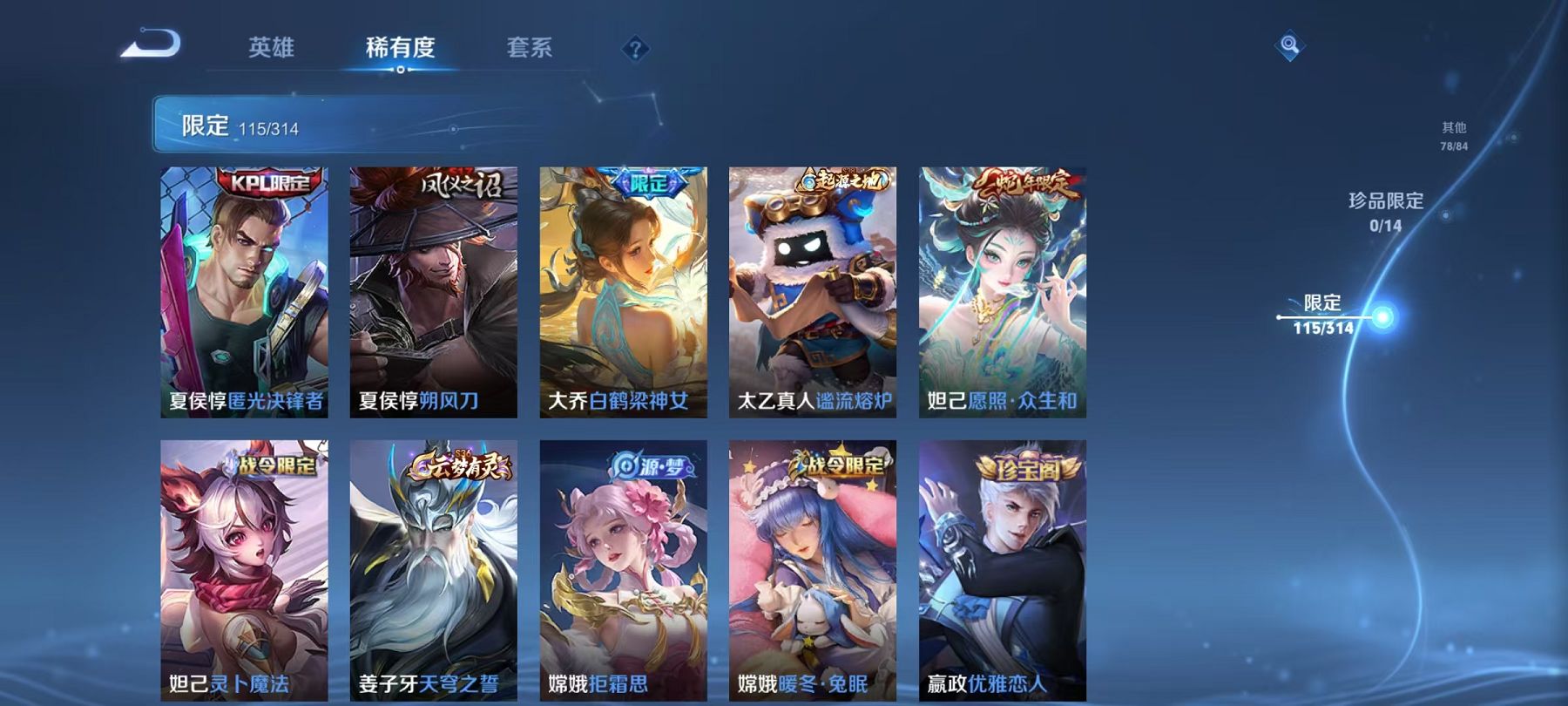Click the 起源之地 badge on 太乙真人's skin card
Screen dimensions: 1568x706
841,180
